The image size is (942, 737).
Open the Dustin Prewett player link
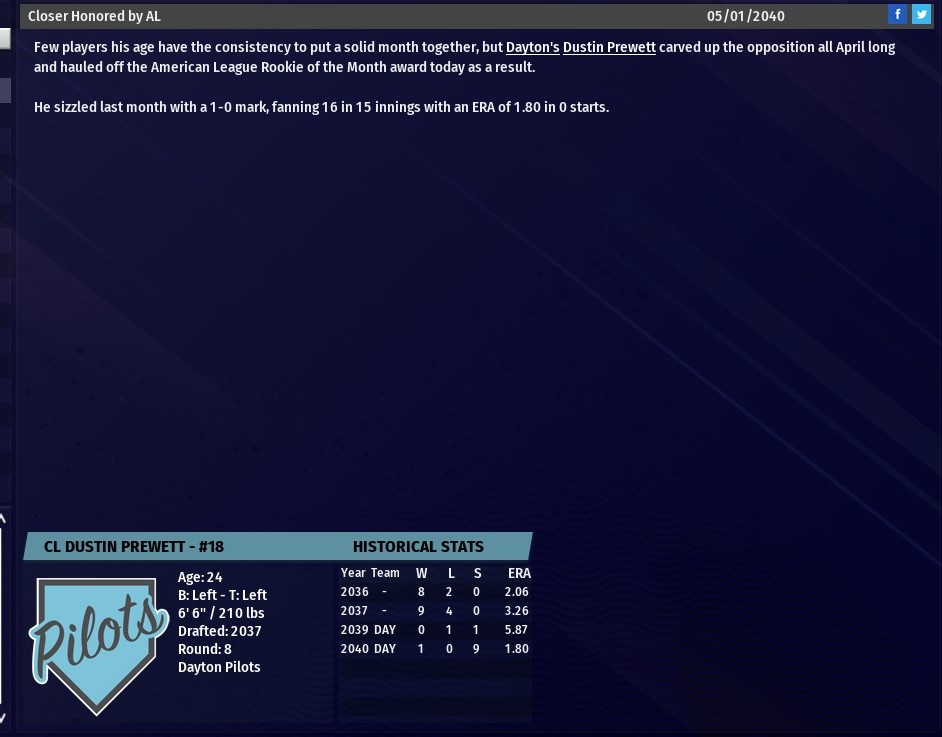coord(609,47)
